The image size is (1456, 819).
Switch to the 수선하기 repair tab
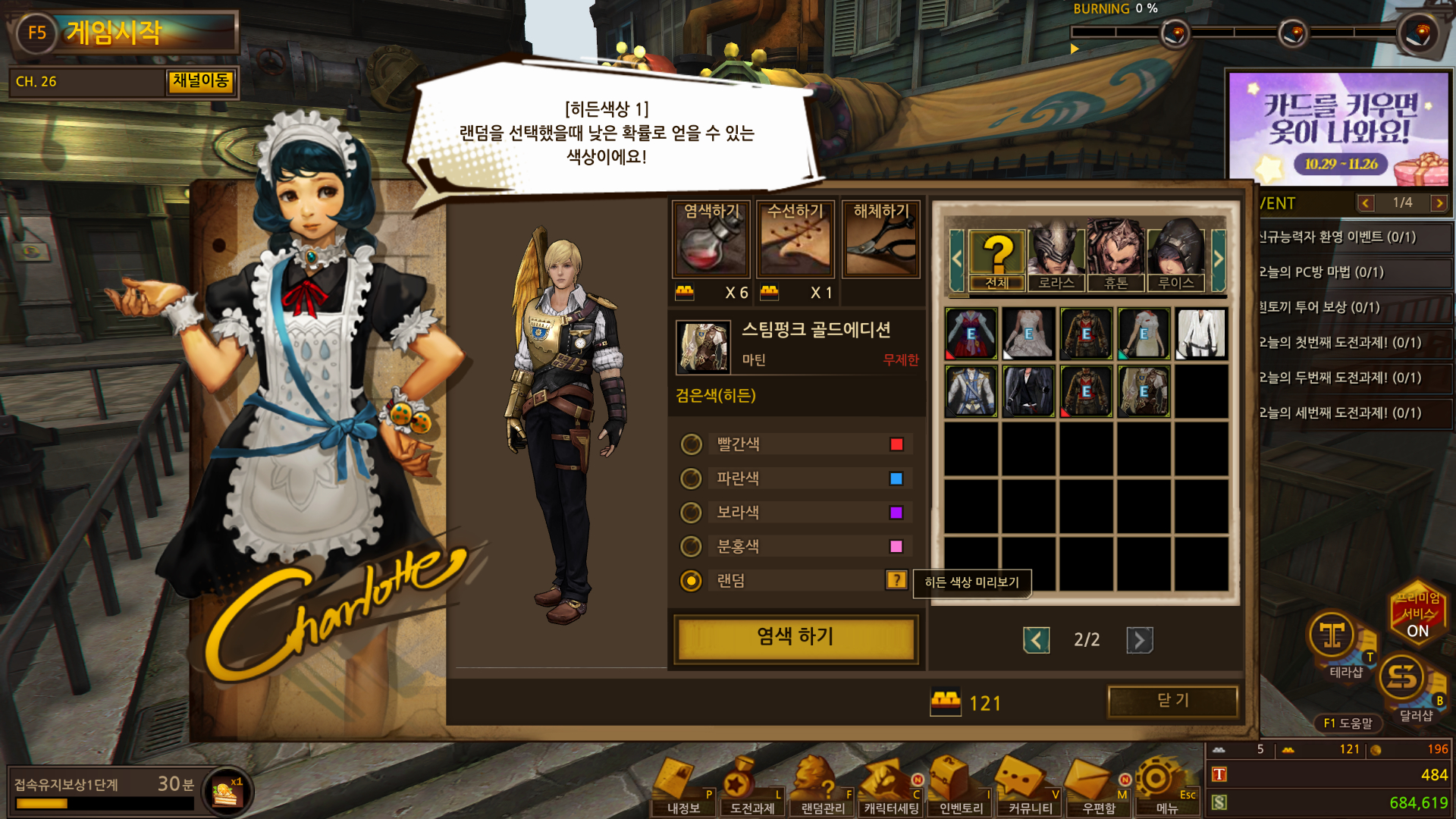pos(795,239)
